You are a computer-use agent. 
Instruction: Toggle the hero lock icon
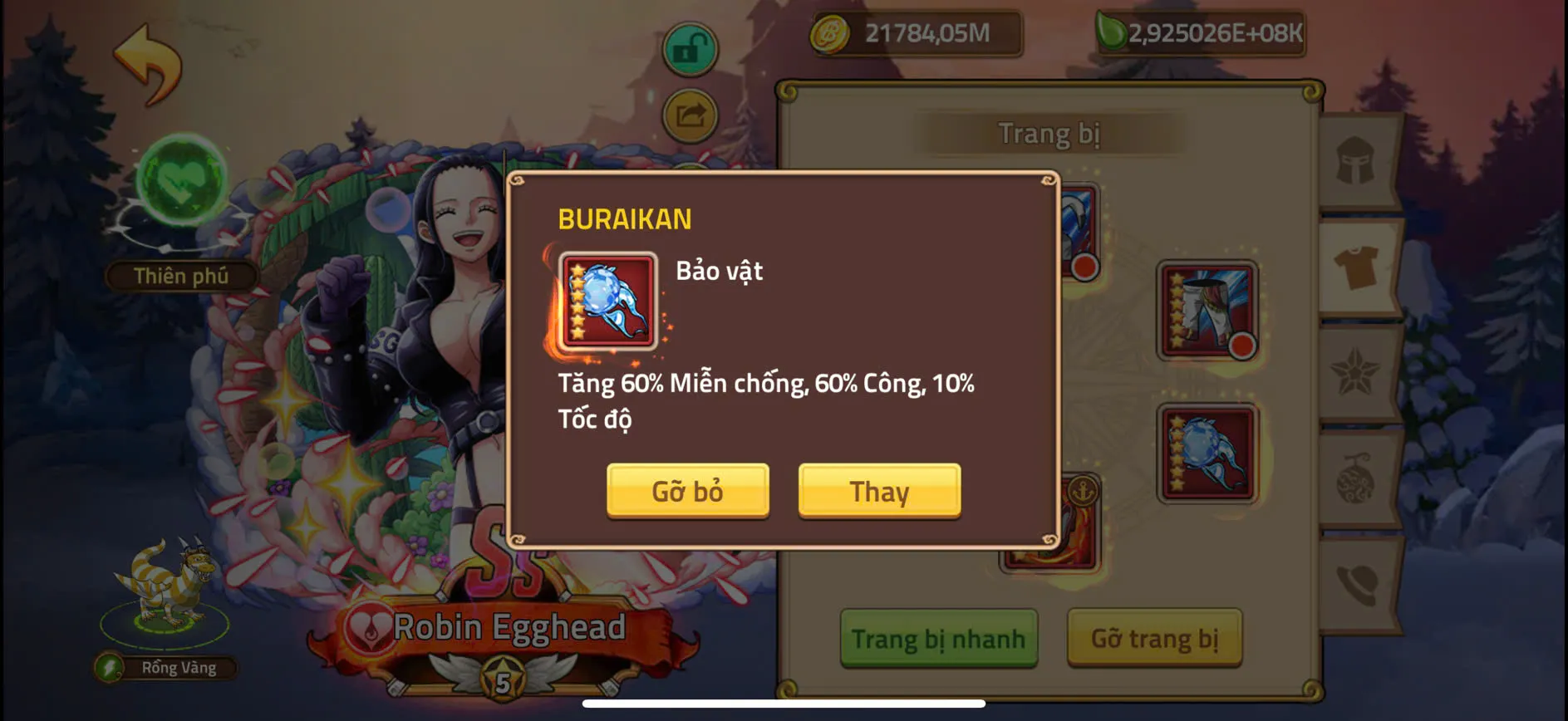click(689, 49)
